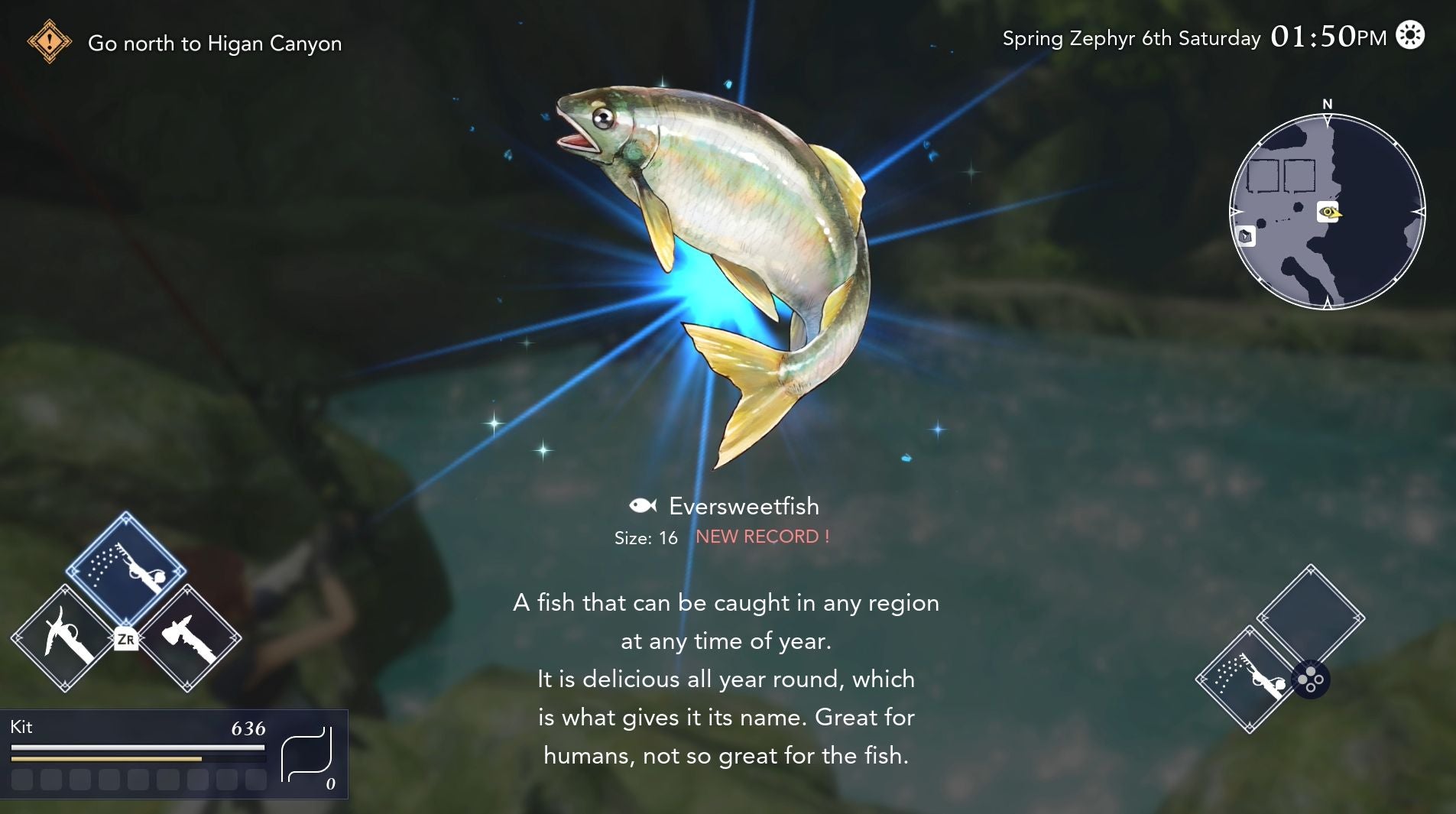Click the NEW RECORD text
The height and width of the screenshot is (814, 1456).
click(x=764, y=537)
